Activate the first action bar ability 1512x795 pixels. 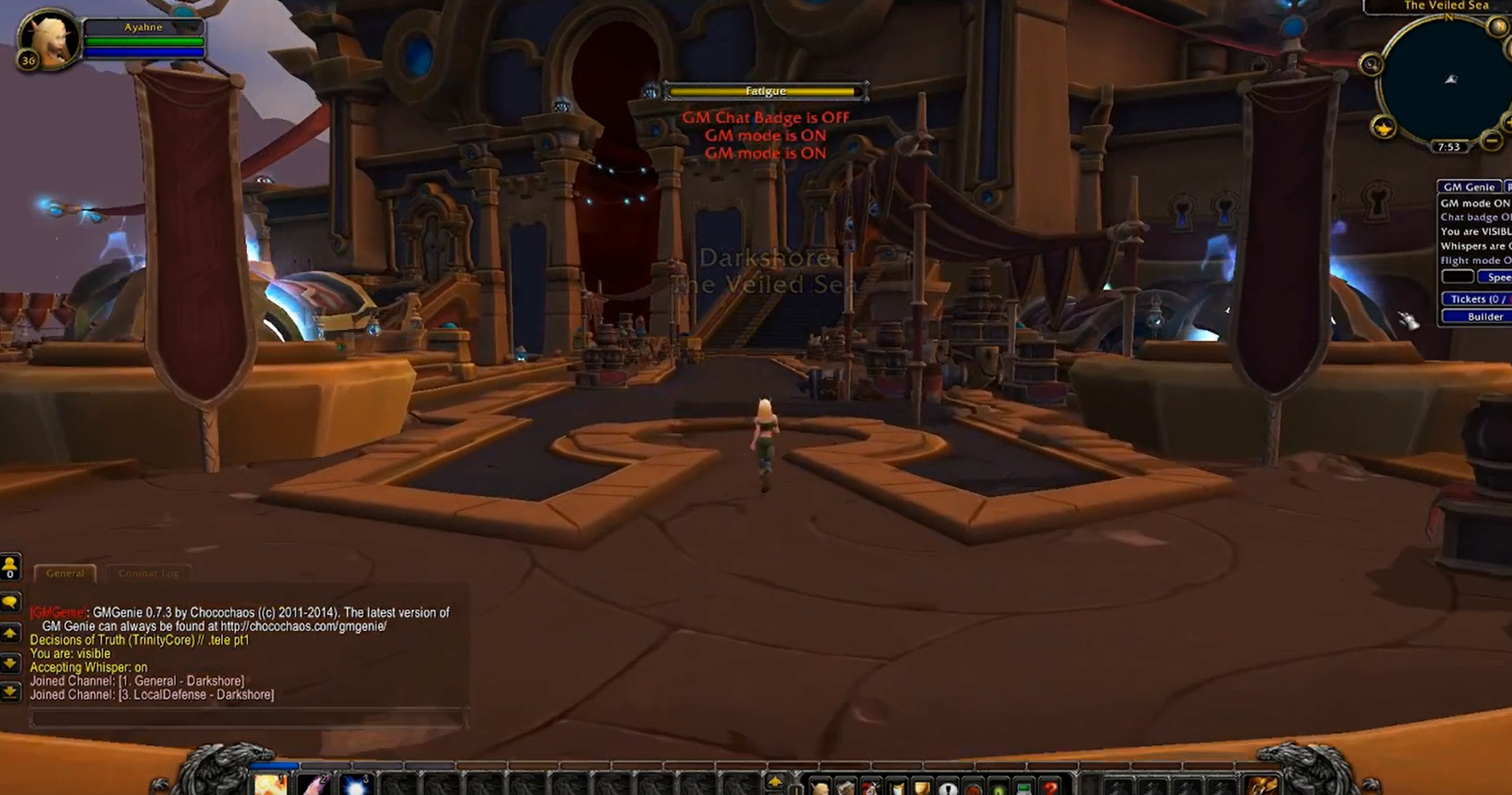click(x=271, y=785)
